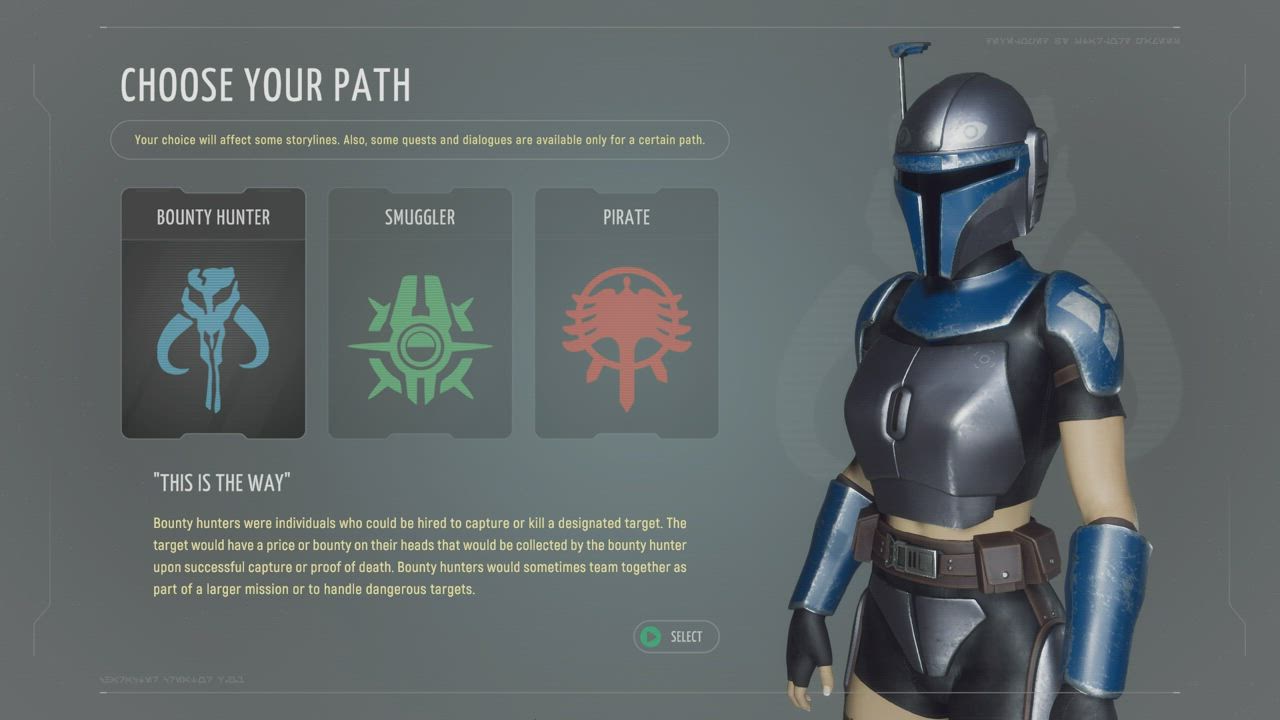The image size is (1280, 720).
Task: Toggle the Smuggler path card selection
Action: click(x=419, y=313)
